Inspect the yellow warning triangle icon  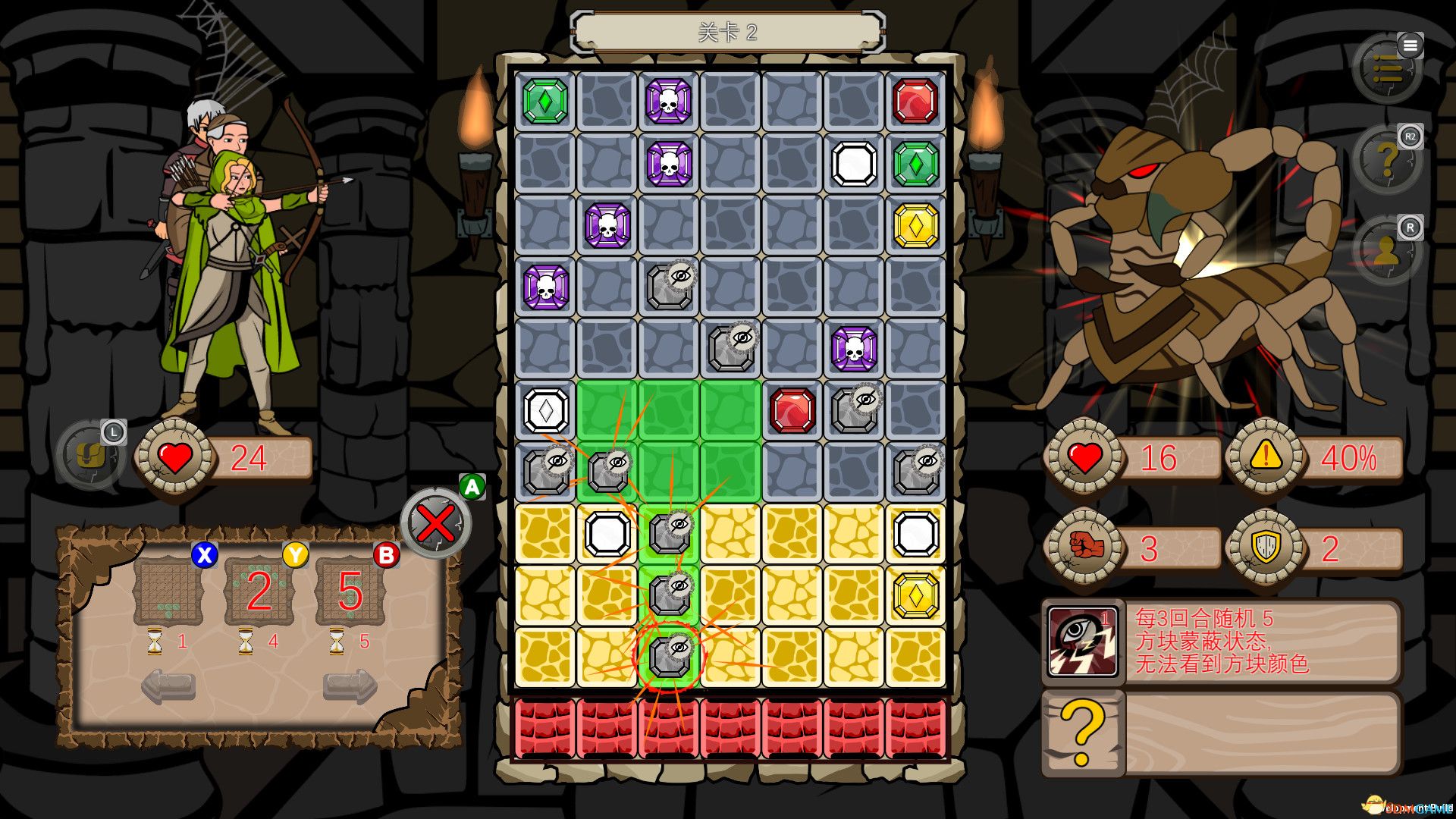[1265, 457]
